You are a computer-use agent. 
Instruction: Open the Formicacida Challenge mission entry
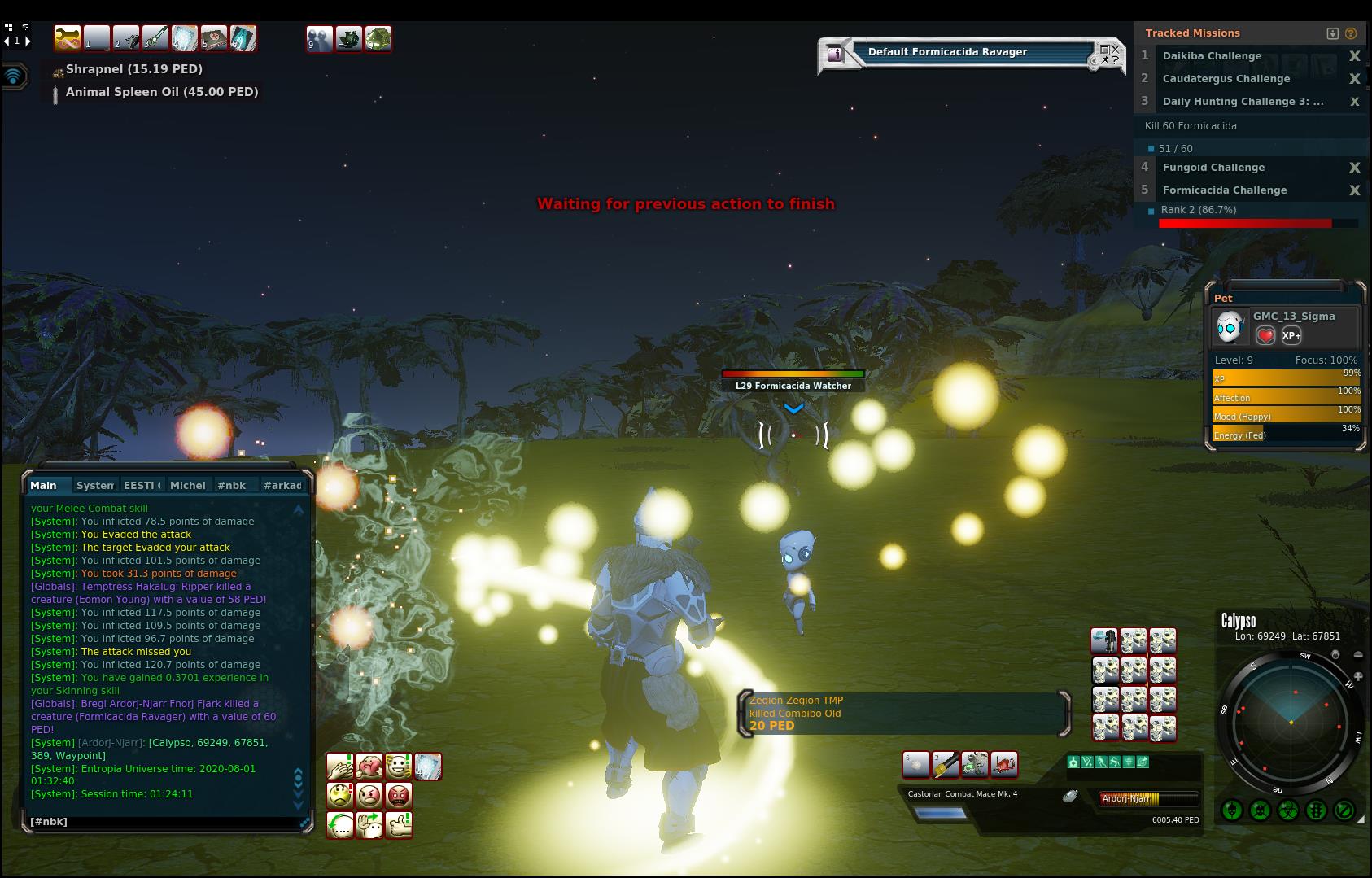pos(1224,190)
